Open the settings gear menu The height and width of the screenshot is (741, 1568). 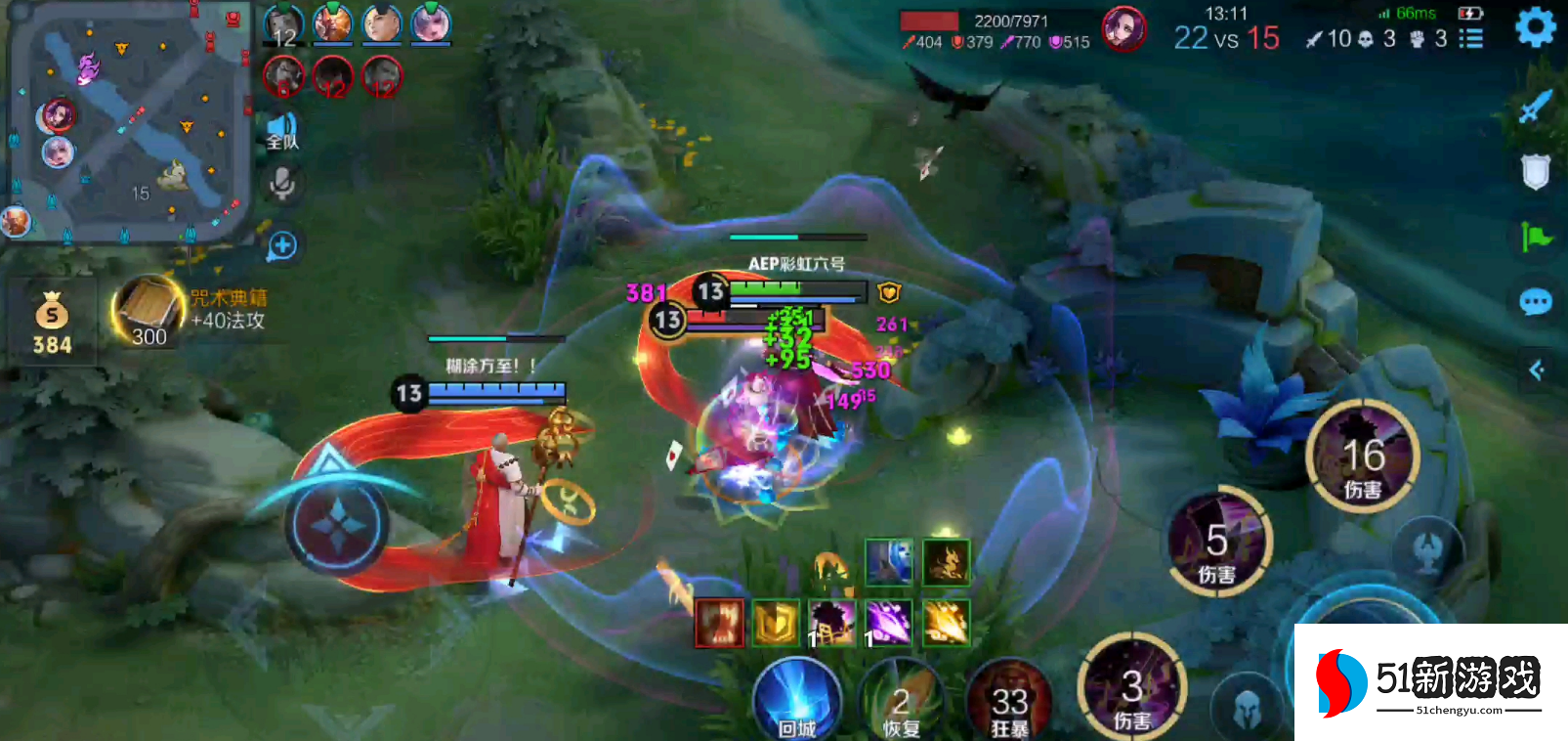pos(1535,27)
